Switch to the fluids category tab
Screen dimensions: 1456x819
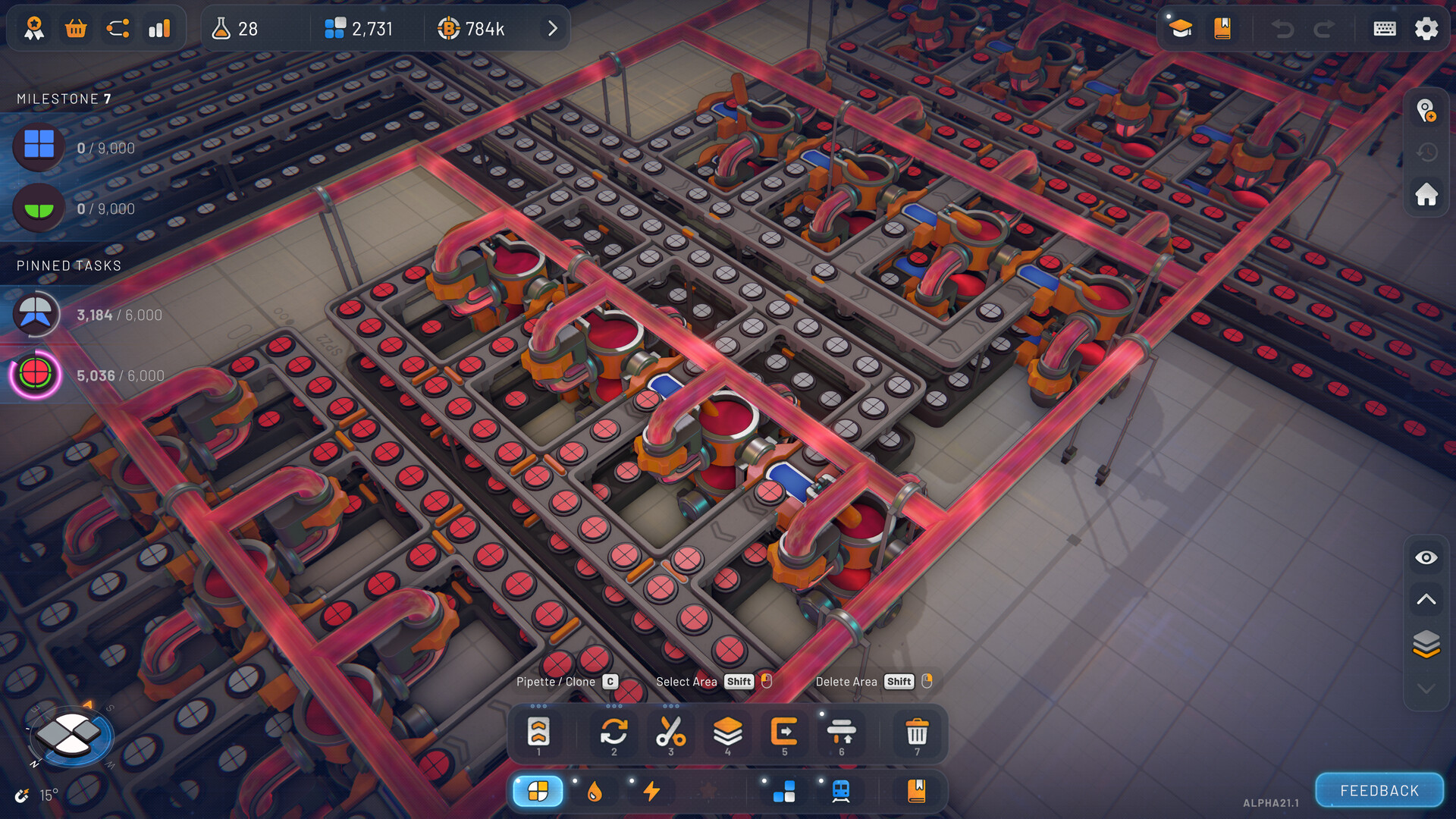tap(595, 791)
